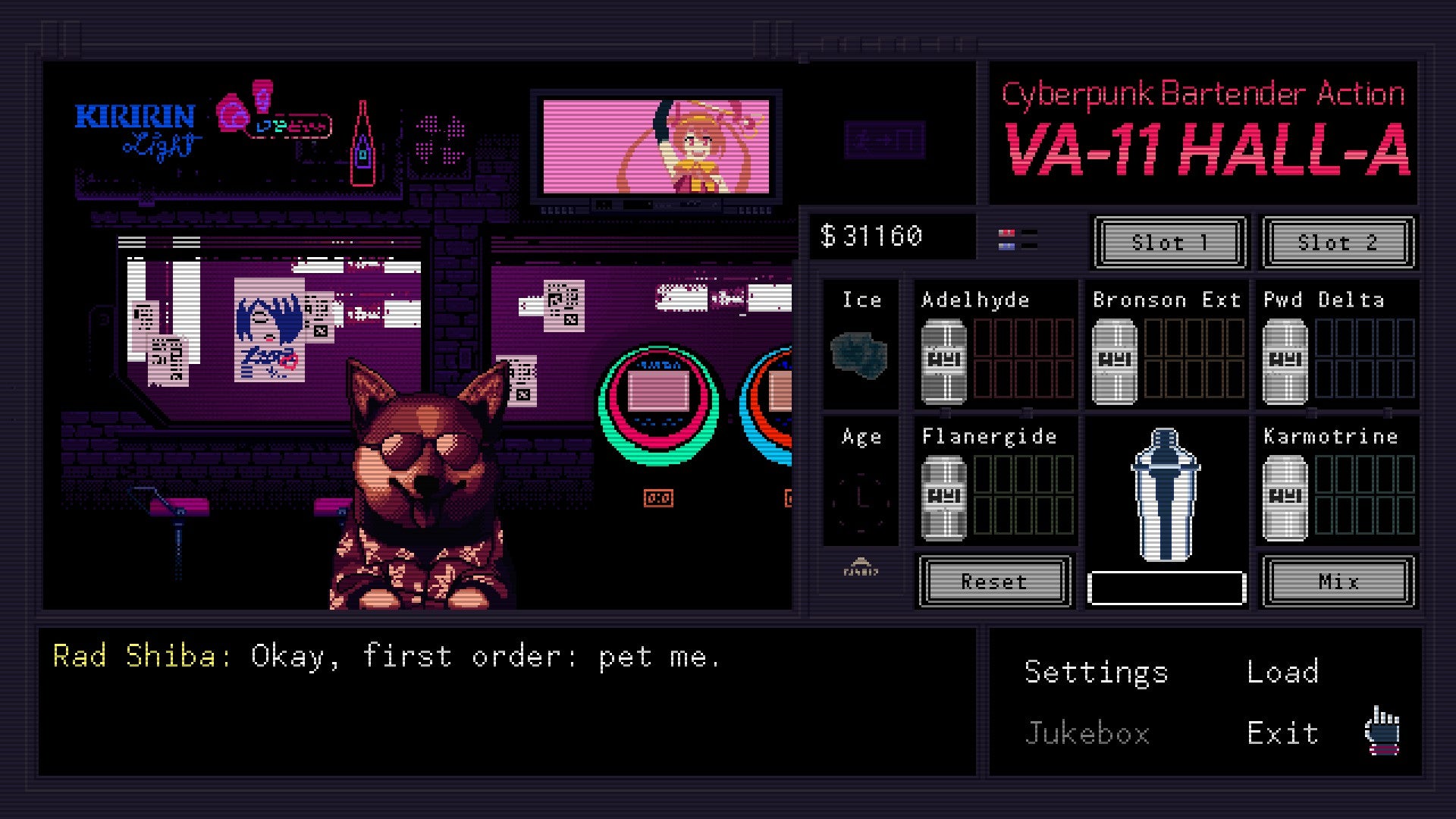Open the Settings menu

[1095, 671]
